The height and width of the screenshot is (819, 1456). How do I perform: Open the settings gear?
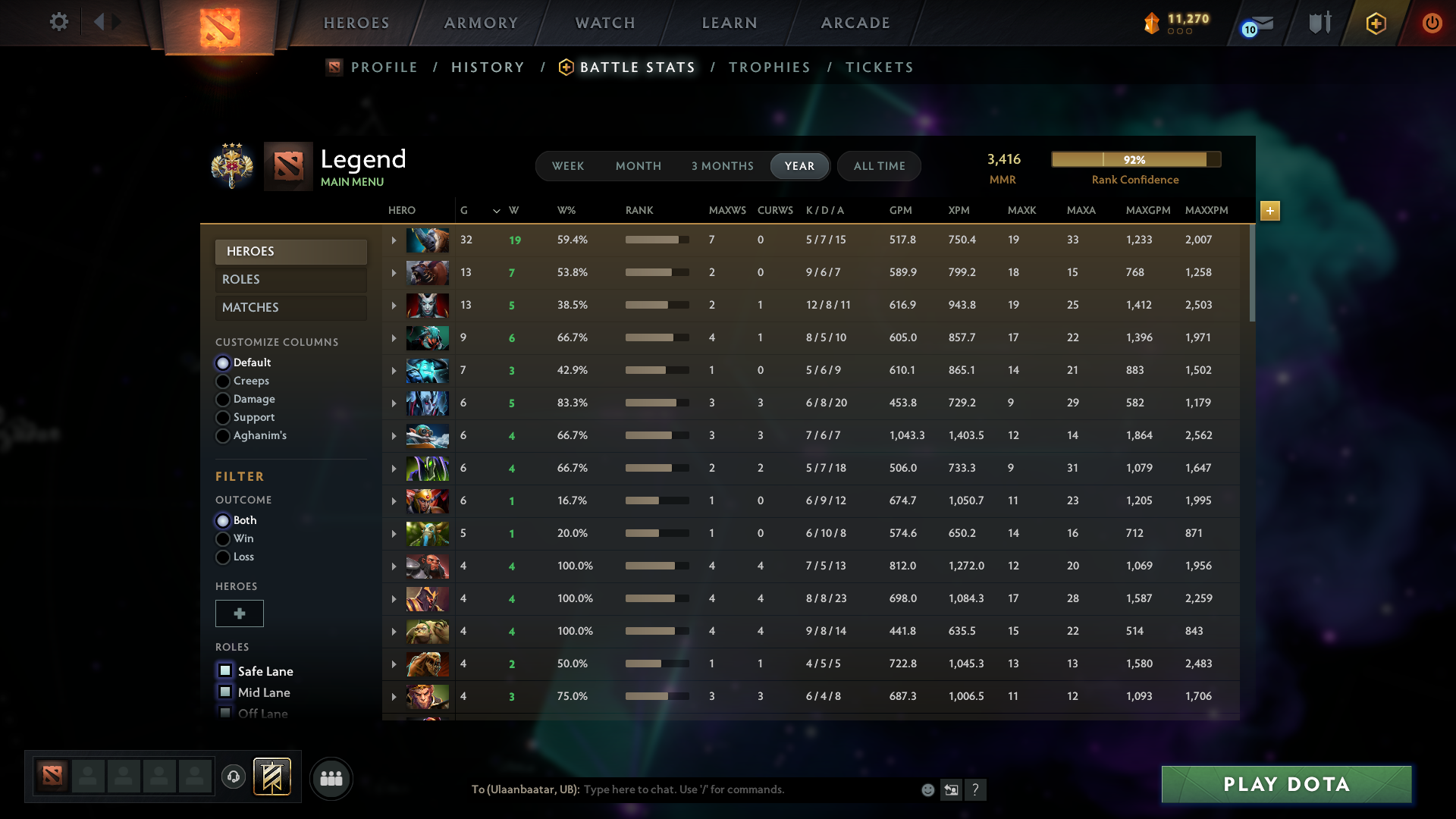(58, 23)
